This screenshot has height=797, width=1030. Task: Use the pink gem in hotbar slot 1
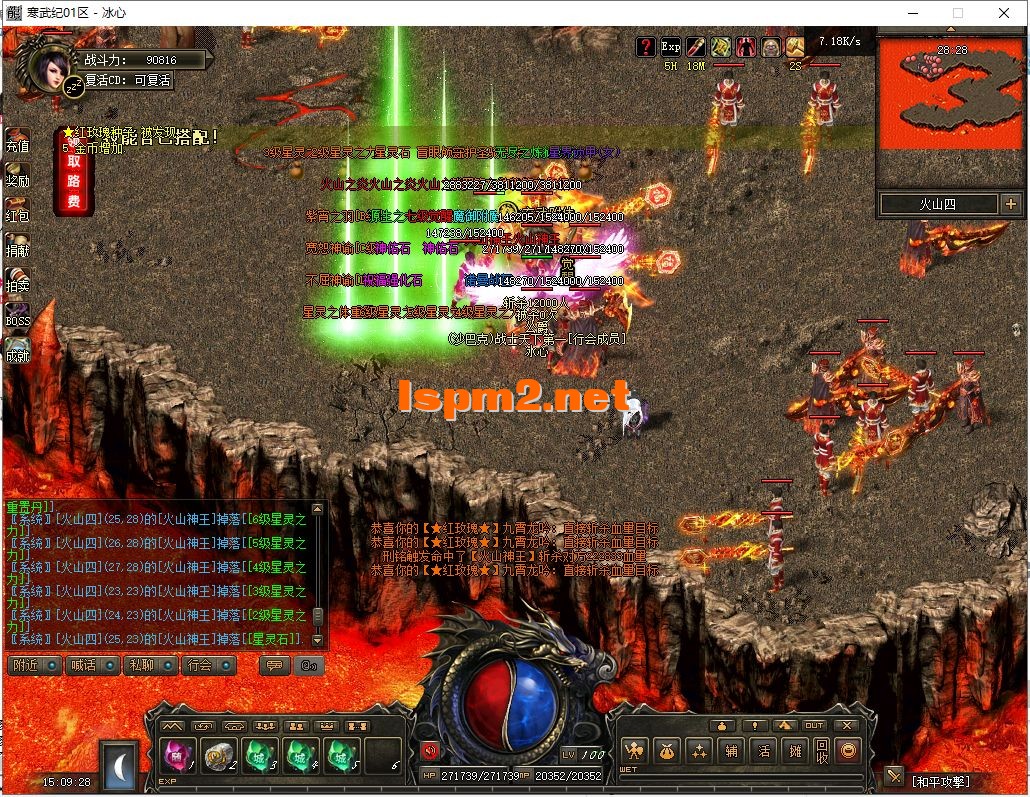177,757
